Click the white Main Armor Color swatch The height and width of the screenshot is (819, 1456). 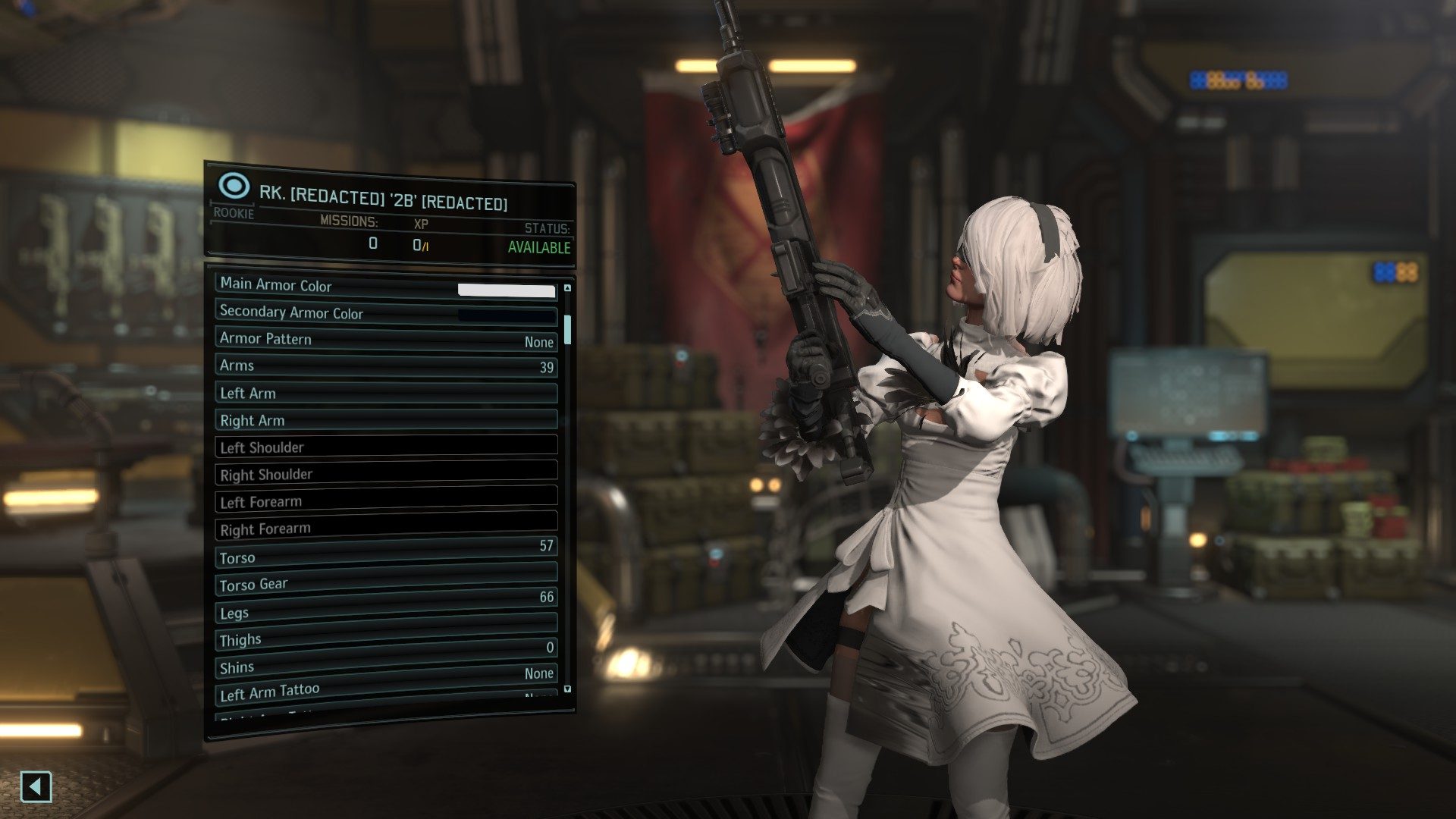[504, 290]
